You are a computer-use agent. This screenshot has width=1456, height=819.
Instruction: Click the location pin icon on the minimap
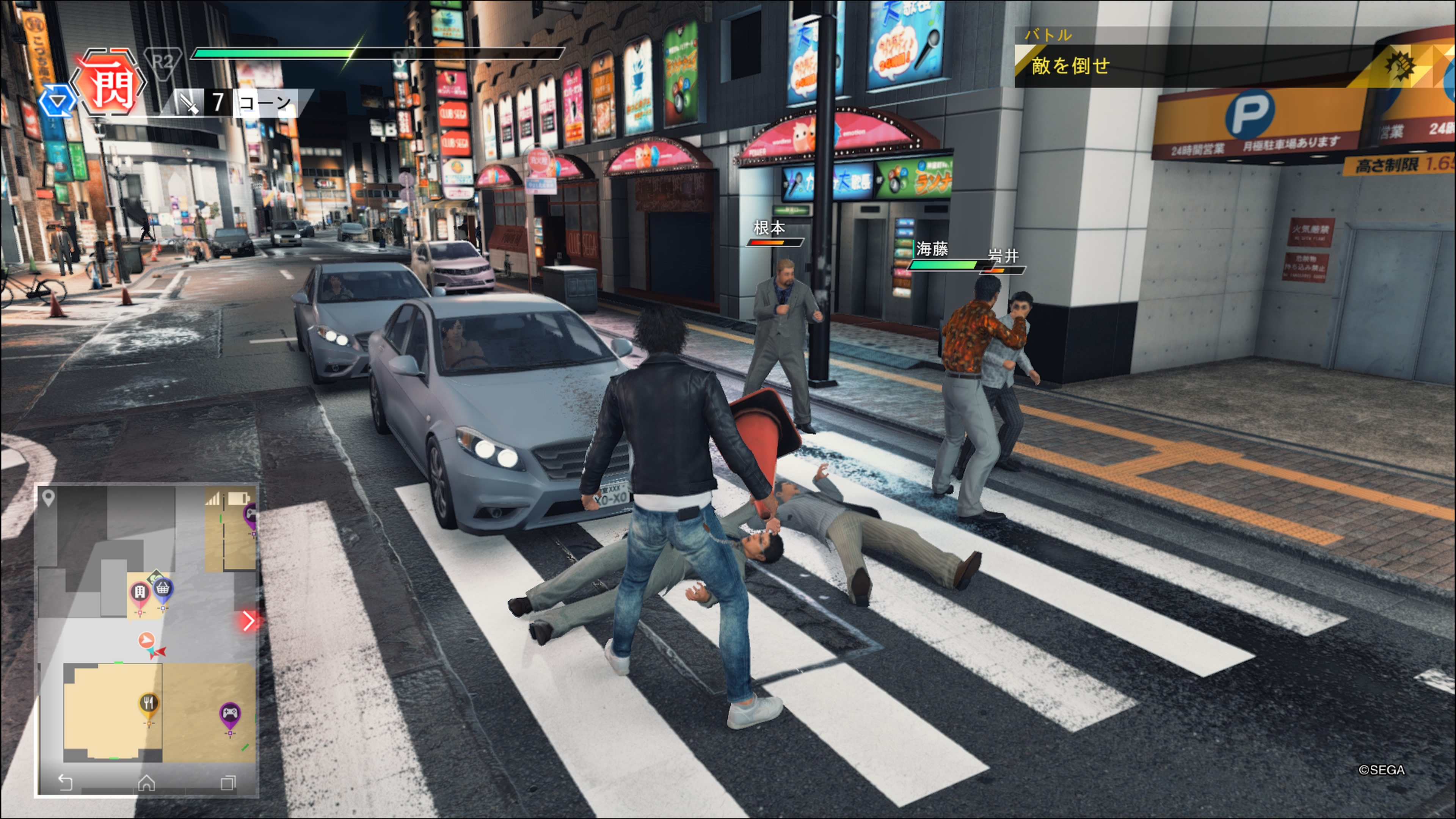49,498
